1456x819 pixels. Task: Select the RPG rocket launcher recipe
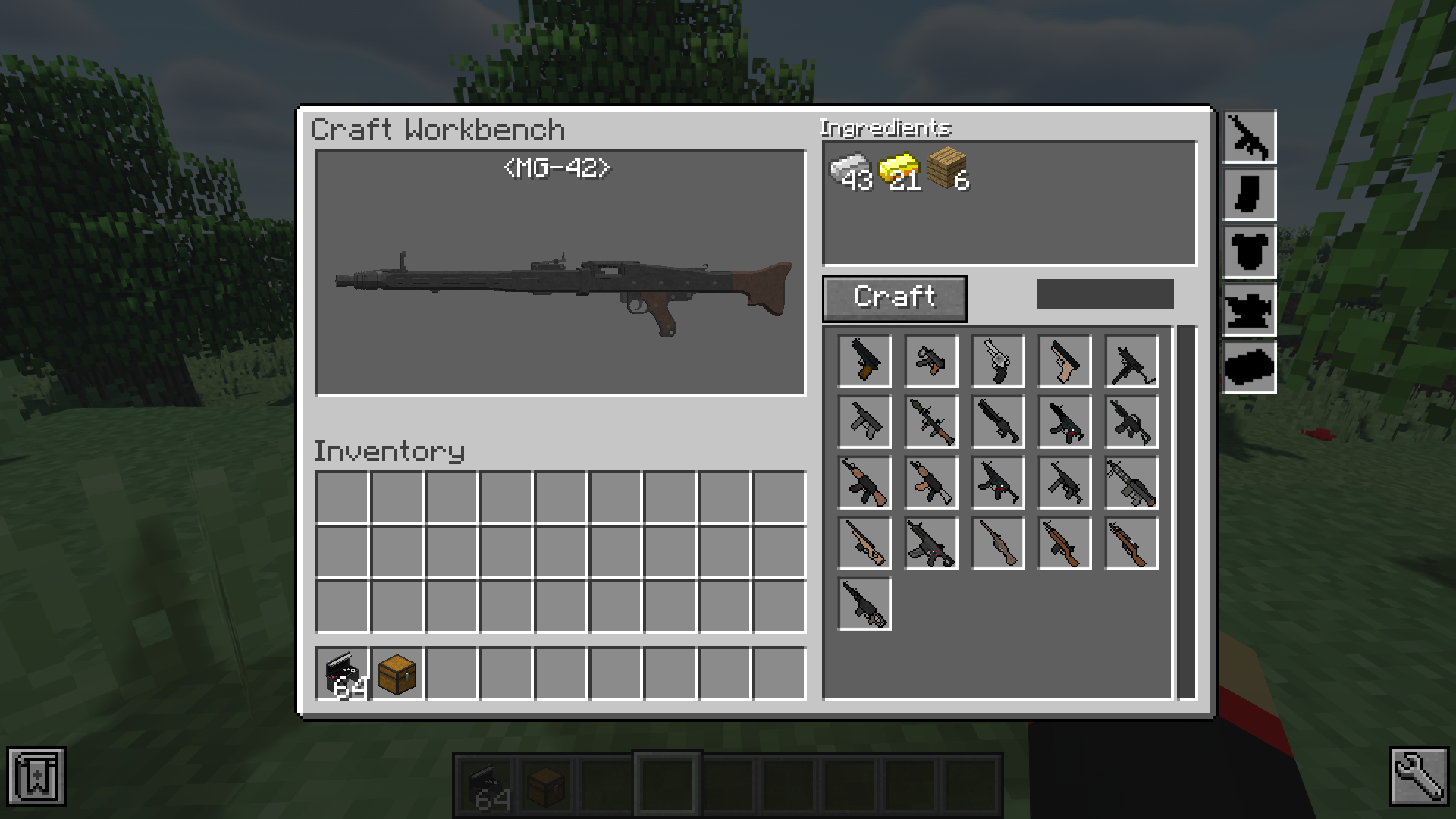[931, 422]
